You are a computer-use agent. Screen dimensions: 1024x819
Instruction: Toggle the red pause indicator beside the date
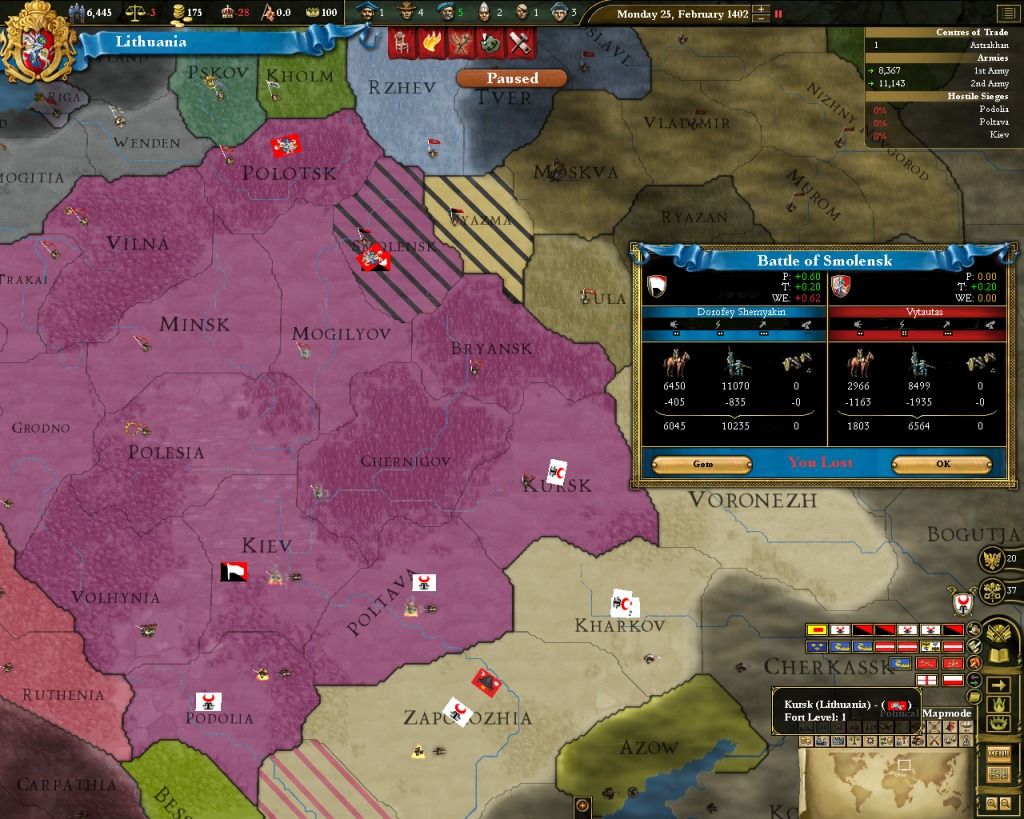(779, 15)
